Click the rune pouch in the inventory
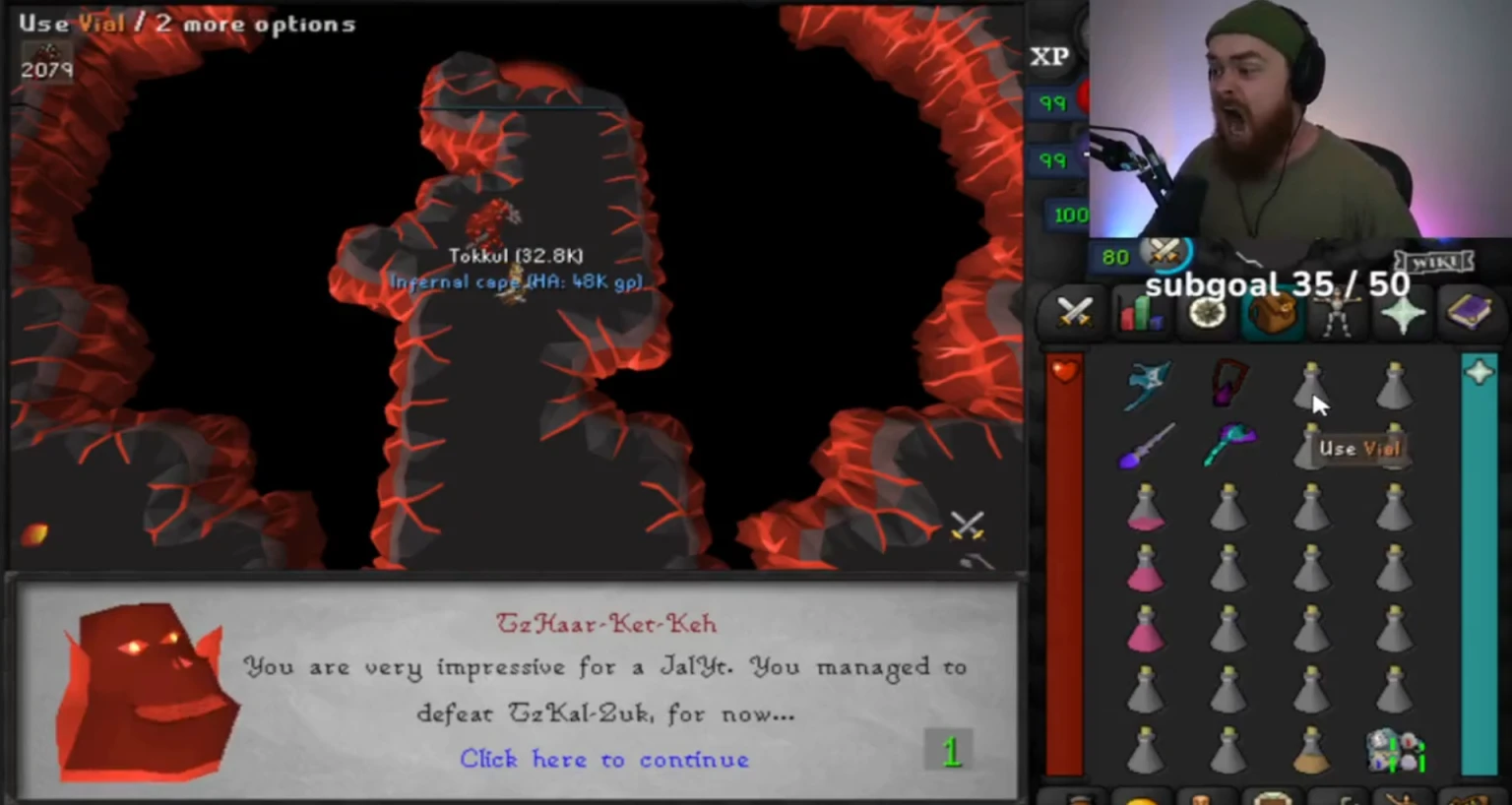The width and height of the screenshot is (1512, 805). point(1396,753)
